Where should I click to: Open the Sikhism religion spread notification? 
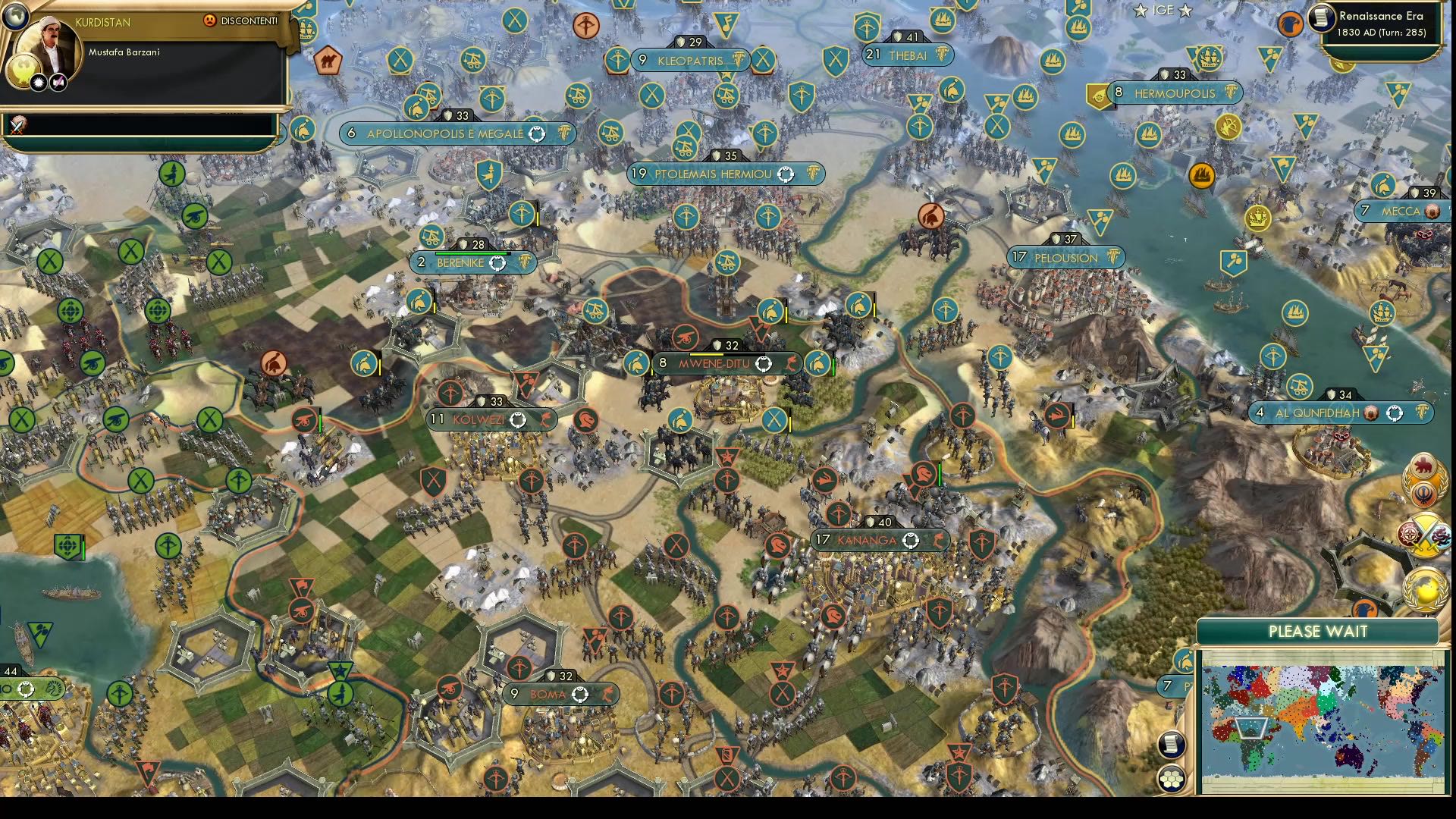click(1422, 494)
